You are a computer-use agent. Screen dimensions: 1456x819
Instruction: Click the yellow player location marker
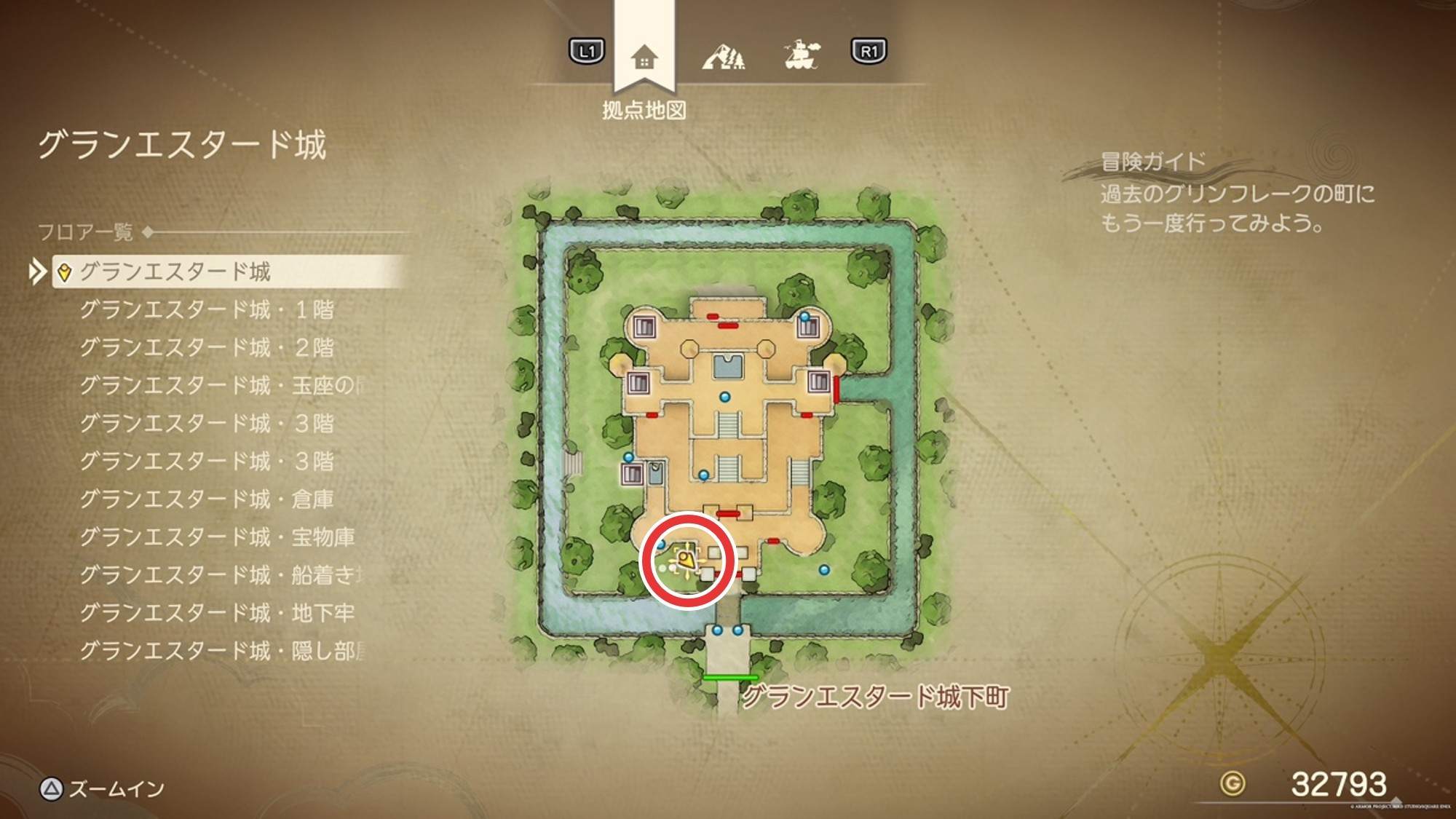tap(686, 560)
